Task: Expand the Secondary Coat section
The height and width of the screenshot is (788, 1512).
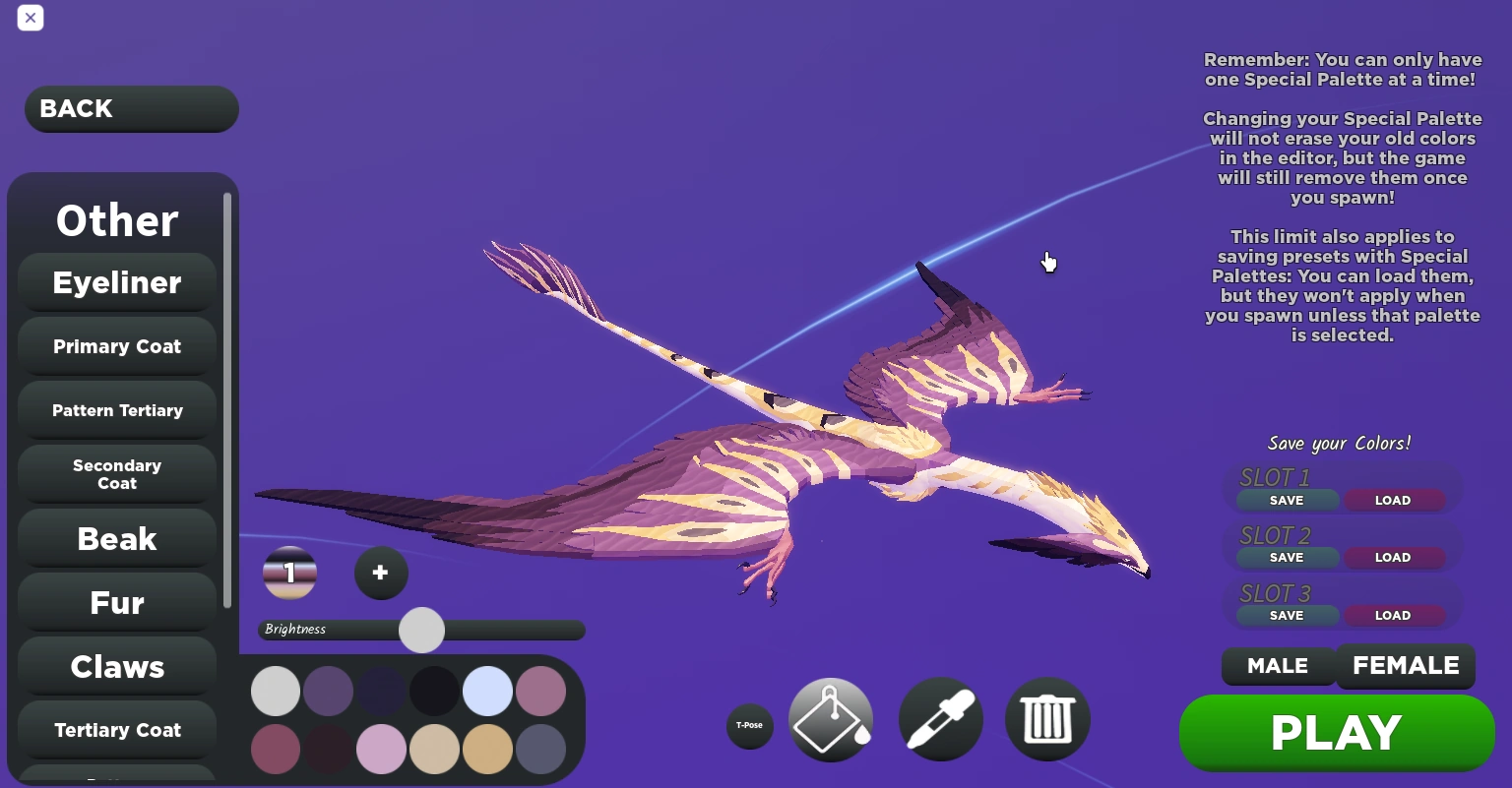Action: [116, 474]
